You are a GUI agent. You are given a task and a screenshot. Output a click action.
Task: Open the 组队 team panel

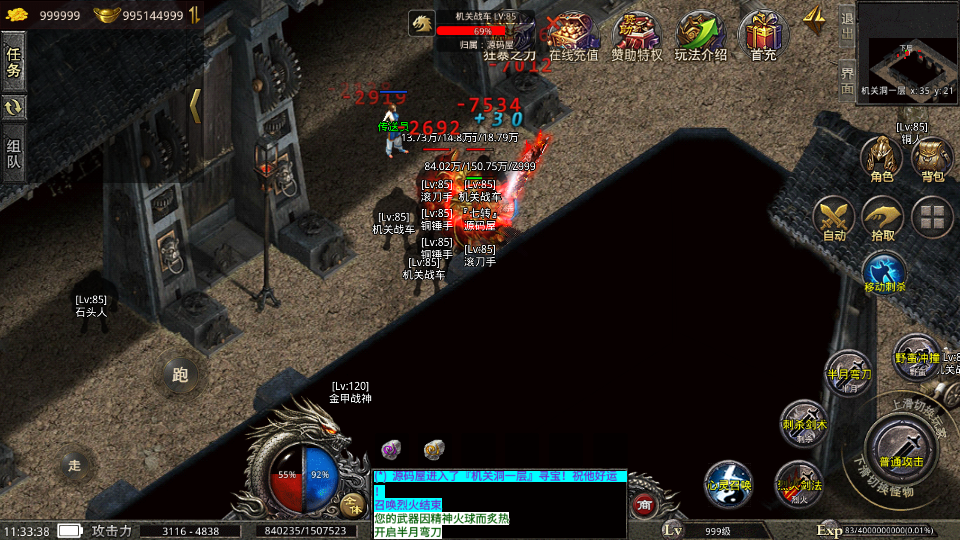[x=14, y=154]
